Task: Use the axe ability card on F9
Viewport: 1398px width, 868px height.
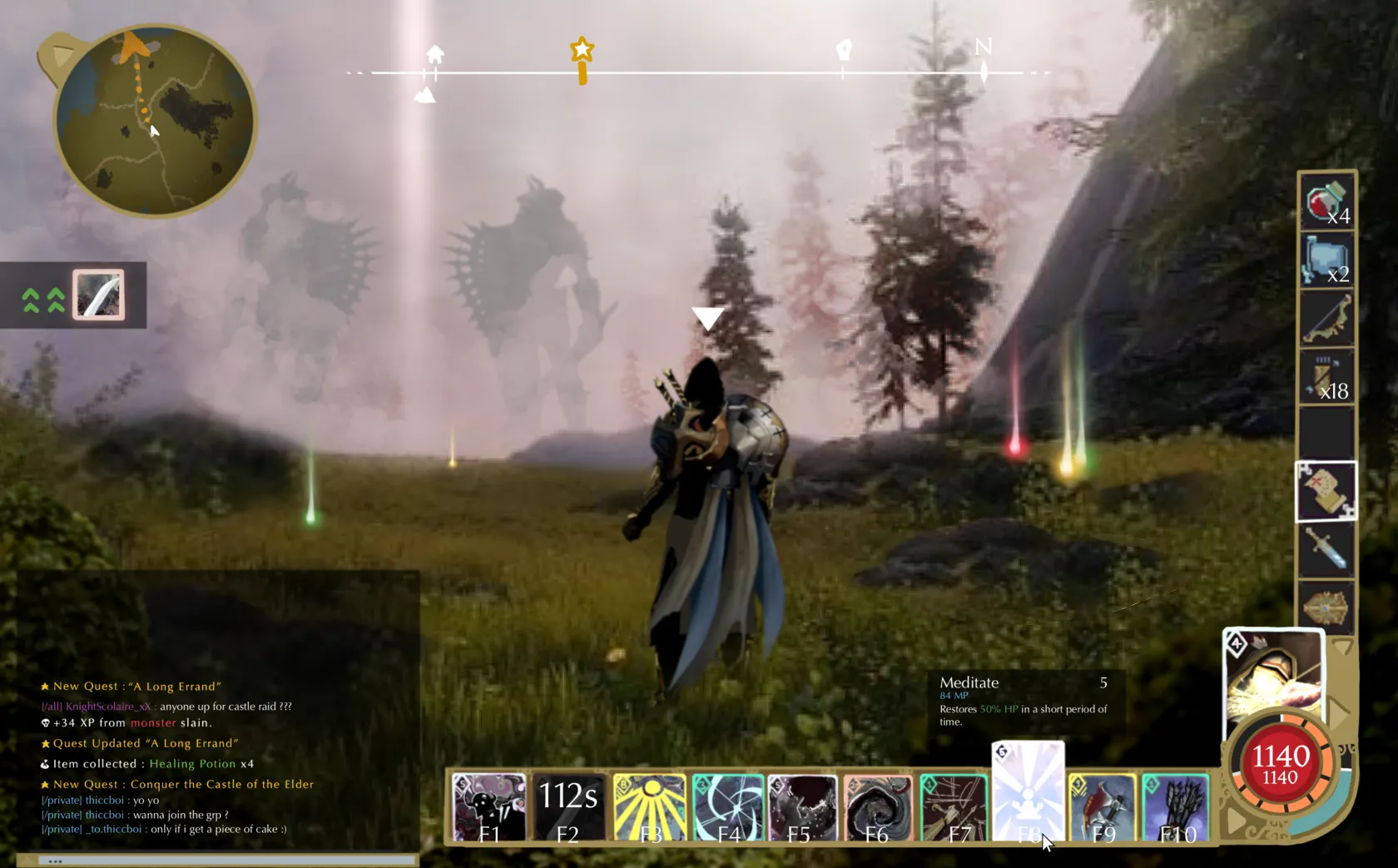Action: point(1104,805)
